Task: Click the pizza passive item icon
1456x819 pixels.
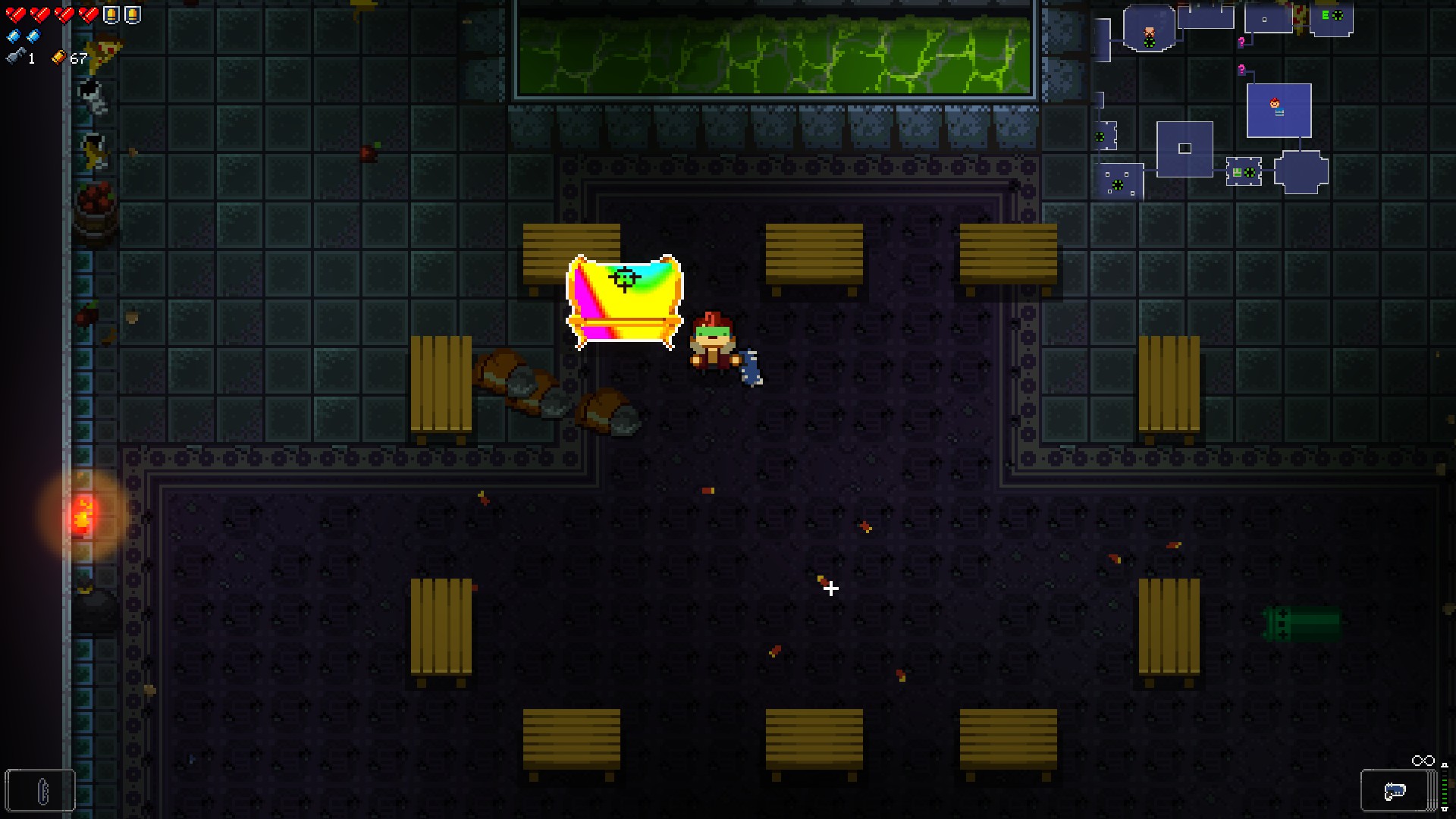Action: [x=104, y=55]
